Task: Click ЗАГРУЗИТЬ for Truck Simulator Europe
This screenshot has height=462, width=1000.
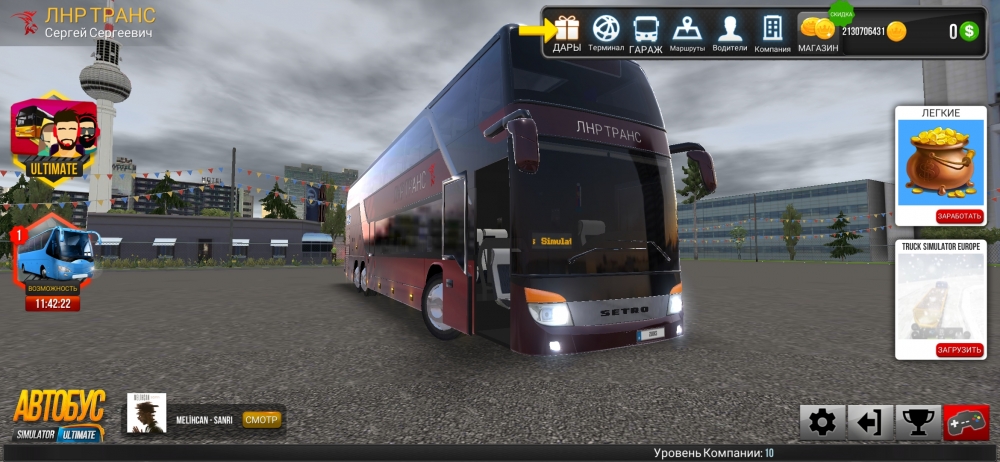Action: 959,350
